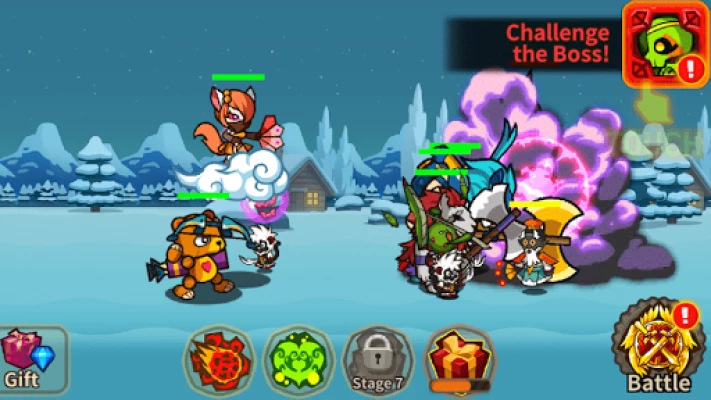The image size is (711, 400).
Task: Activate the green poison skill
Action: (298, 359)
